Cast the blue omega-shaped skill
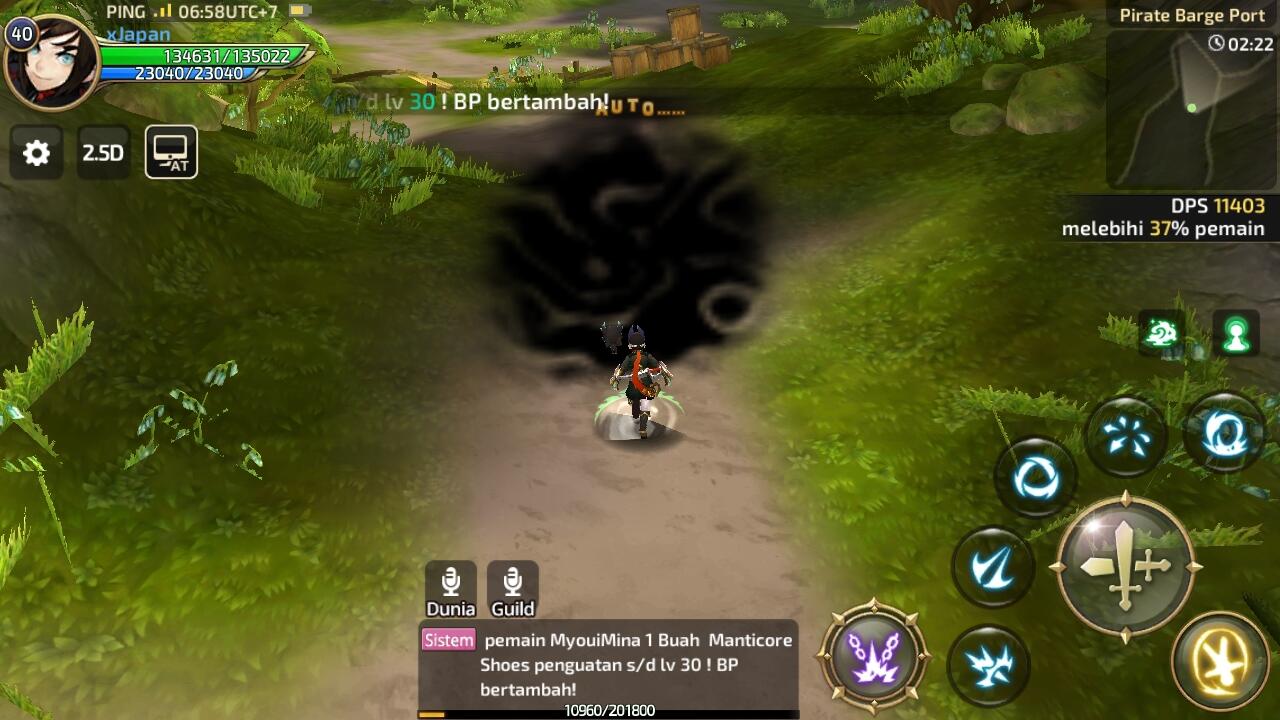The width and height of the screenshot is (1280, 720). [x=1224, y=434]
